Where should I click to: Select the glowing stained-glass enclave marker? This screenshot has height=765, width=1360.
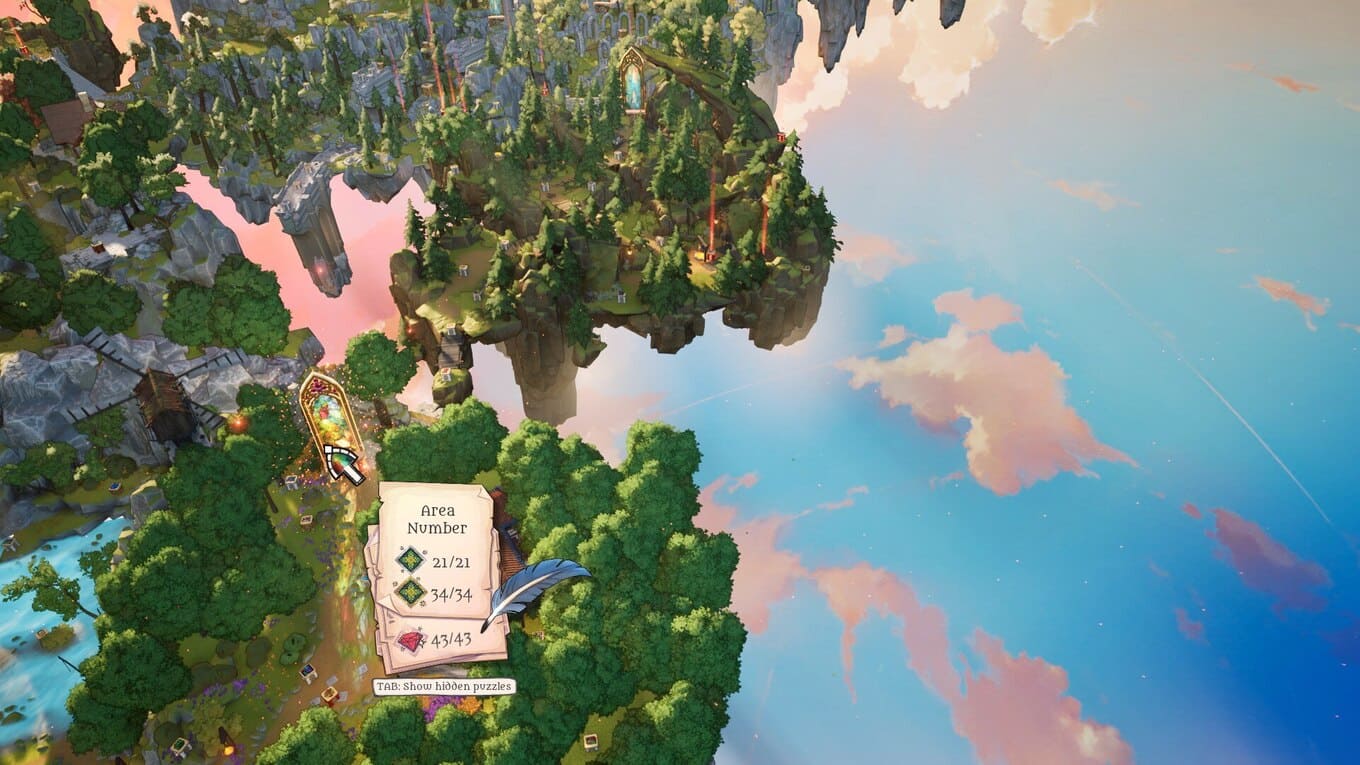pyautogui.click(x=330, y=412)
